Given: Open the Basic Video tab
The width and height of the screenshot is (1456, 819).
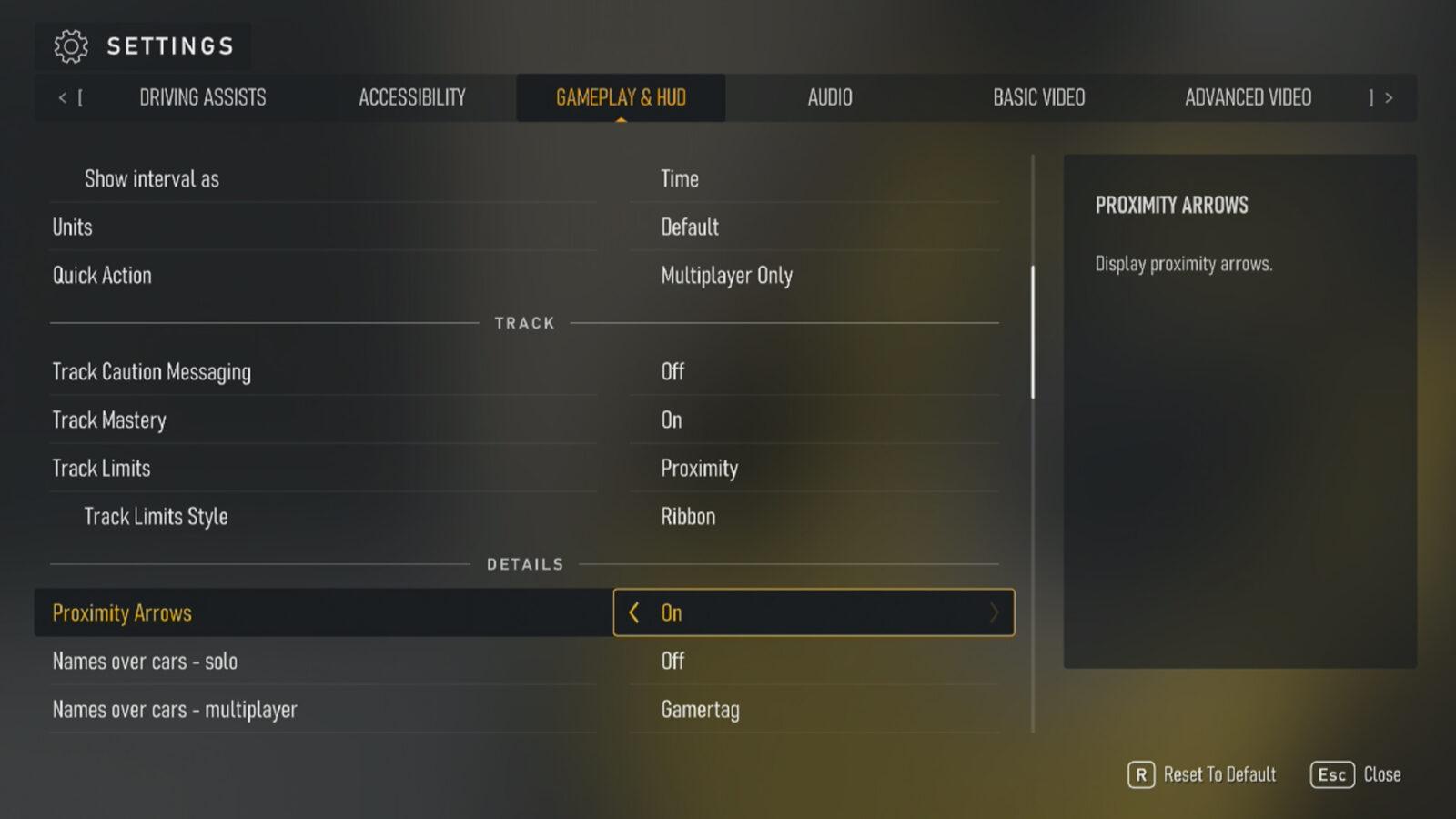Looking at the screenshot, I should coord(1038,97).
